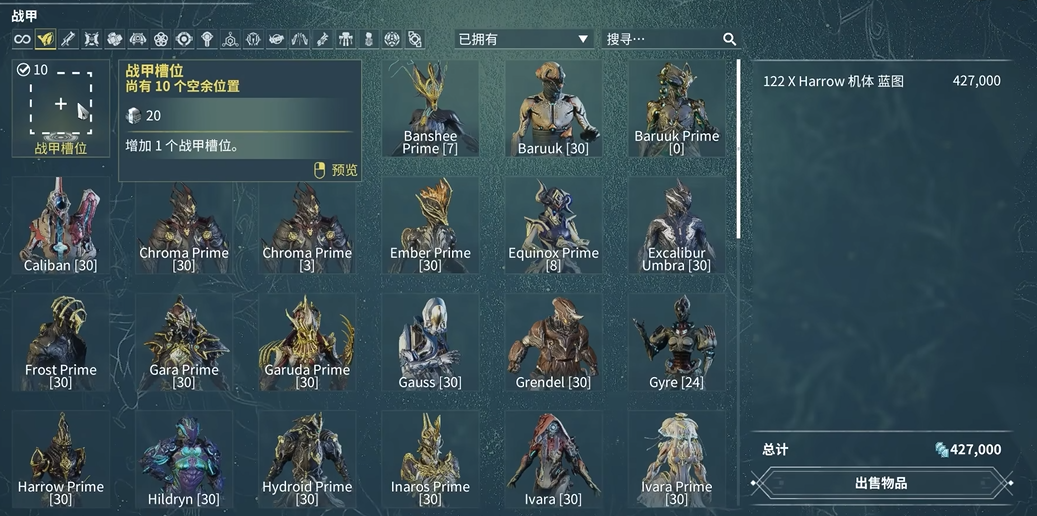Click the 搜寻 search field

click(662, 39)
